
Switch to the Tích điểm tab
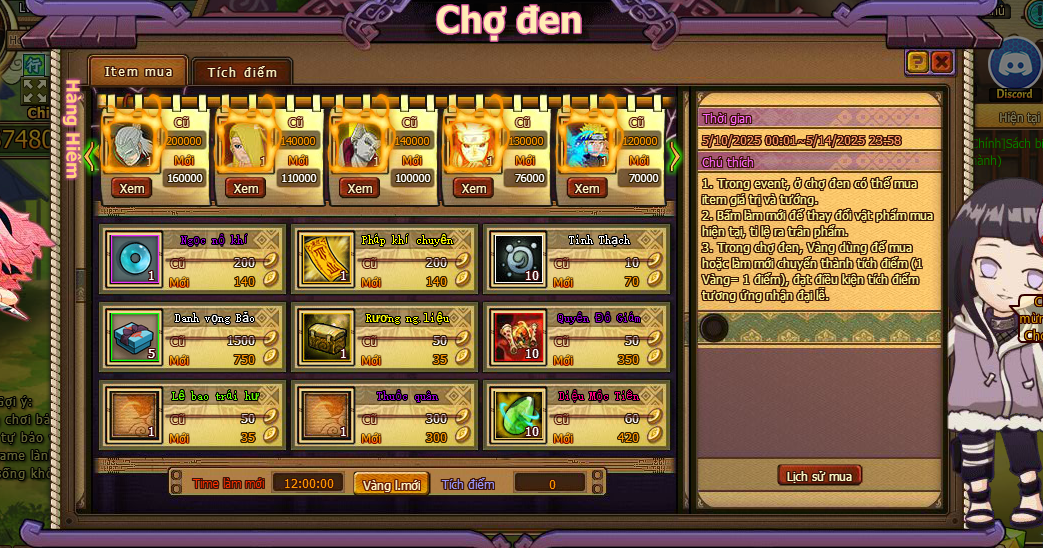[242, 72]
